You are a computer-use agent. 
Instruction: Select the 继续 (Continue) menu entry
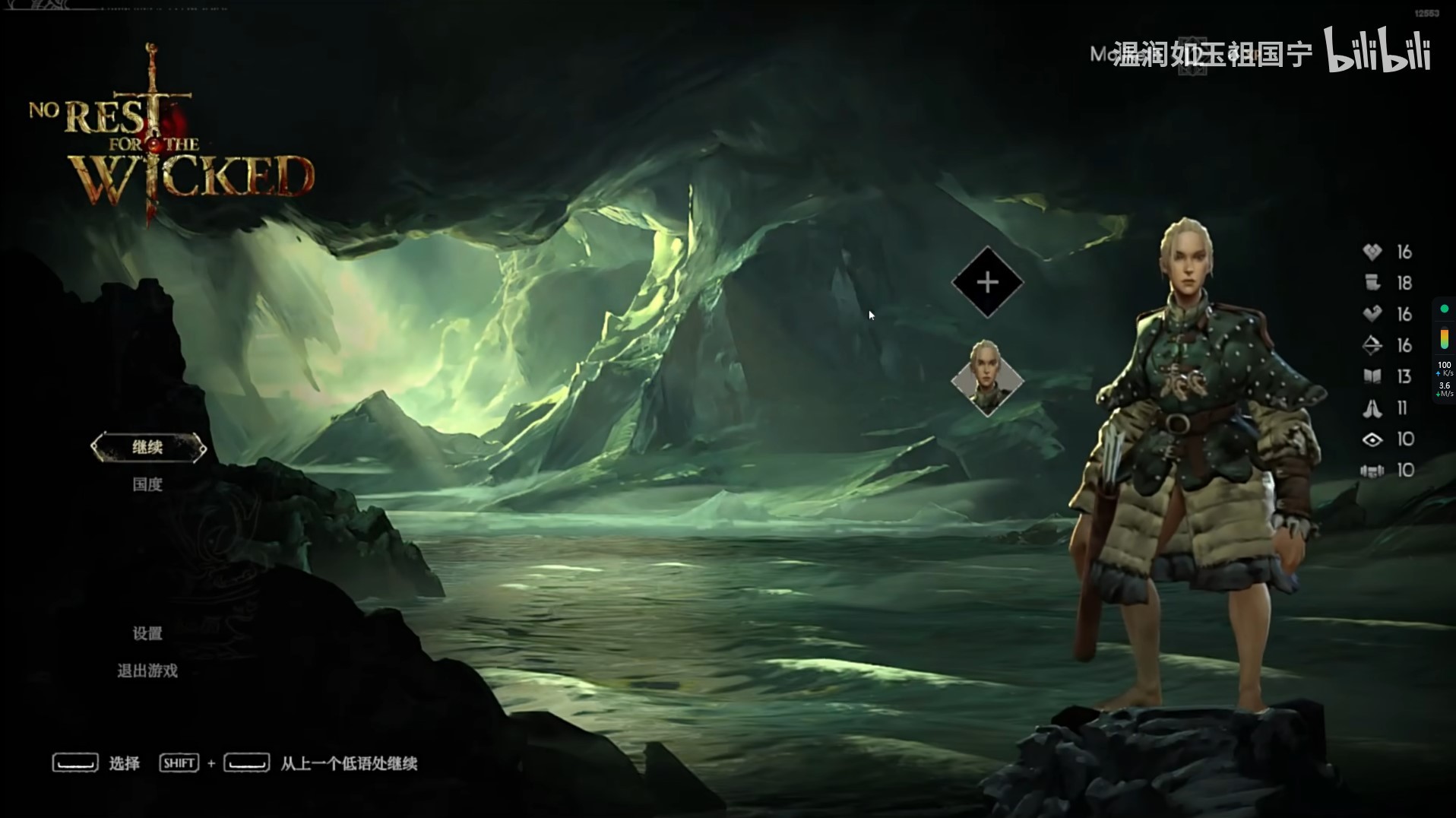147,447
